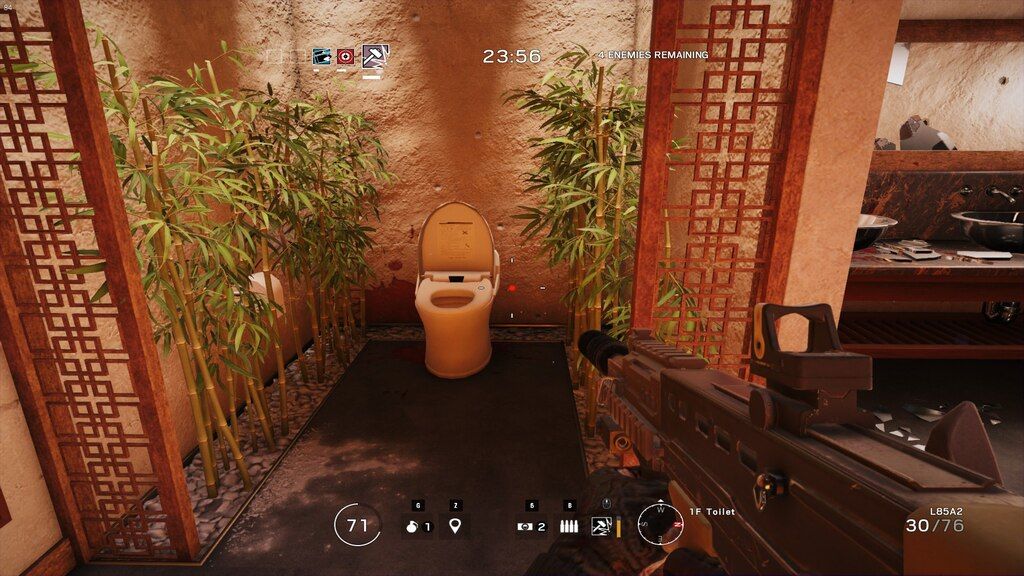This screenshot has height=576, width=1024.
Task: Click the red target operator icon
Action: [346, 57]
